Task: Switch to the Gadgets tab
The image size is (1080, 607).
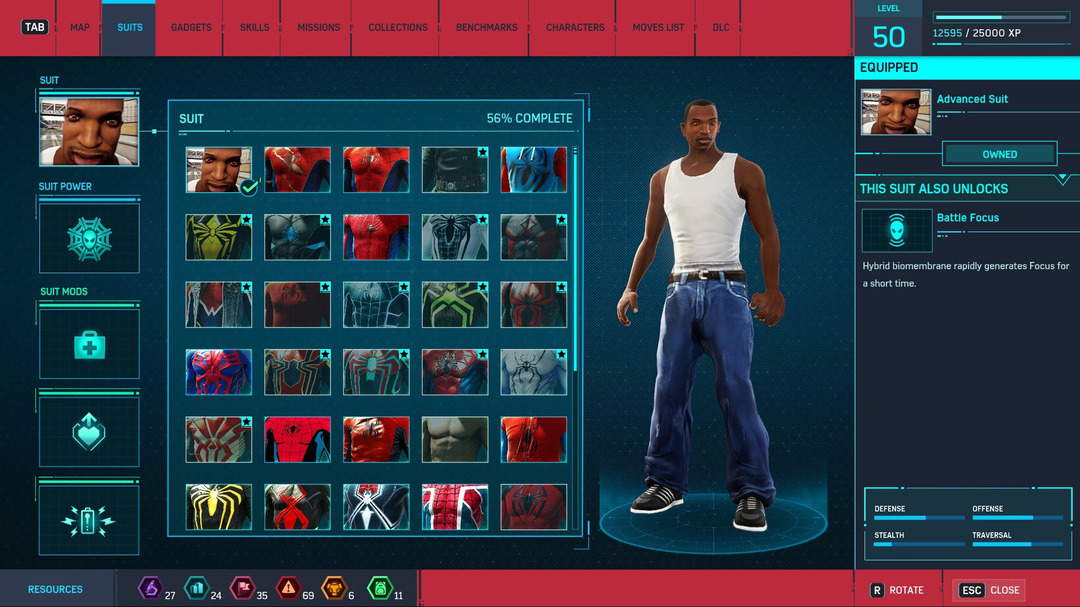Action: pos(191,27)
